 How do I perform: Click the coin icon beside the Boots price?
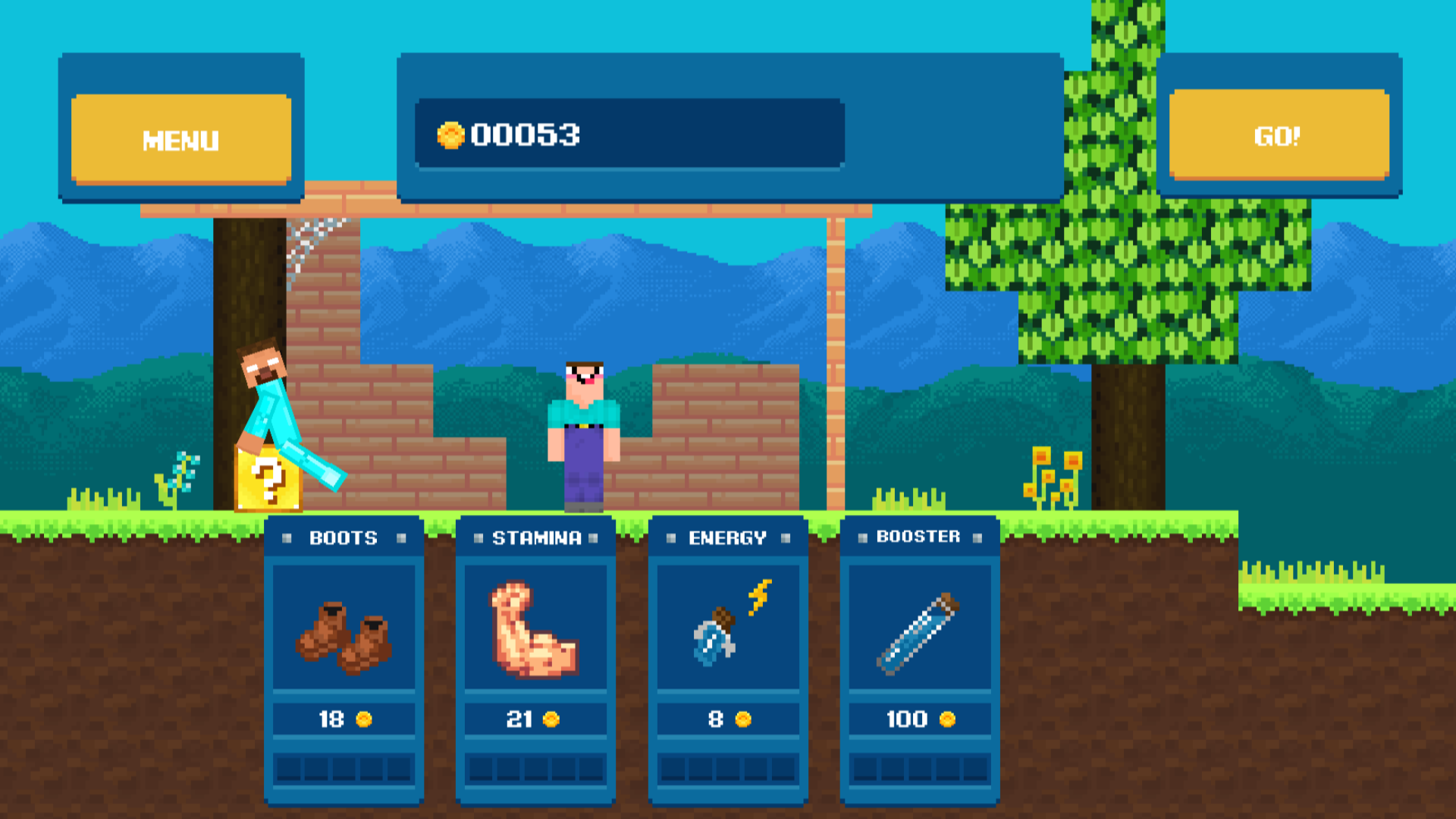(x=365, y=718)
